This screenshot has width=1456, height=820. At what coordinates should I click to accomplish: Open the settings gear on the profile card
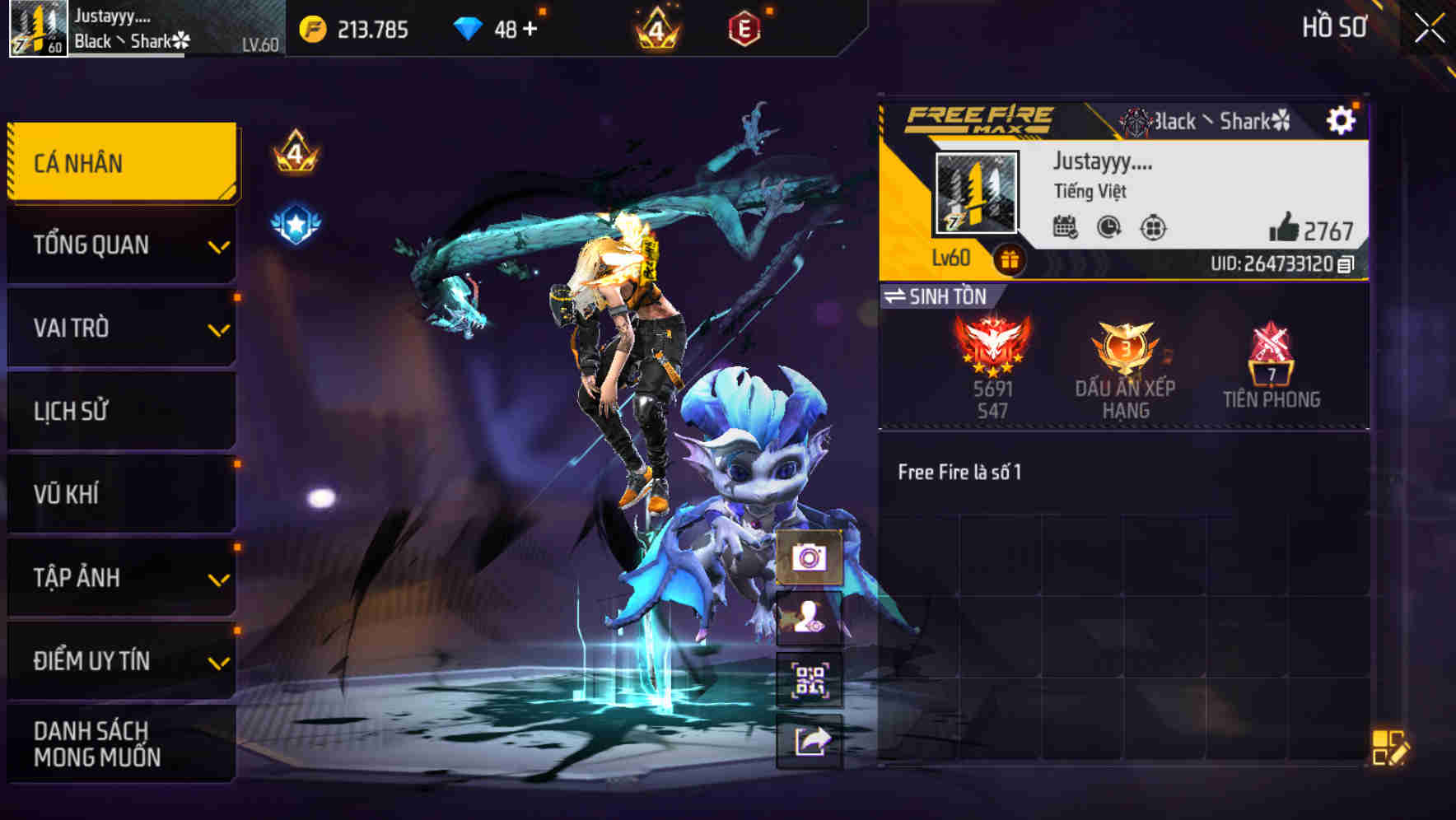1342,119
